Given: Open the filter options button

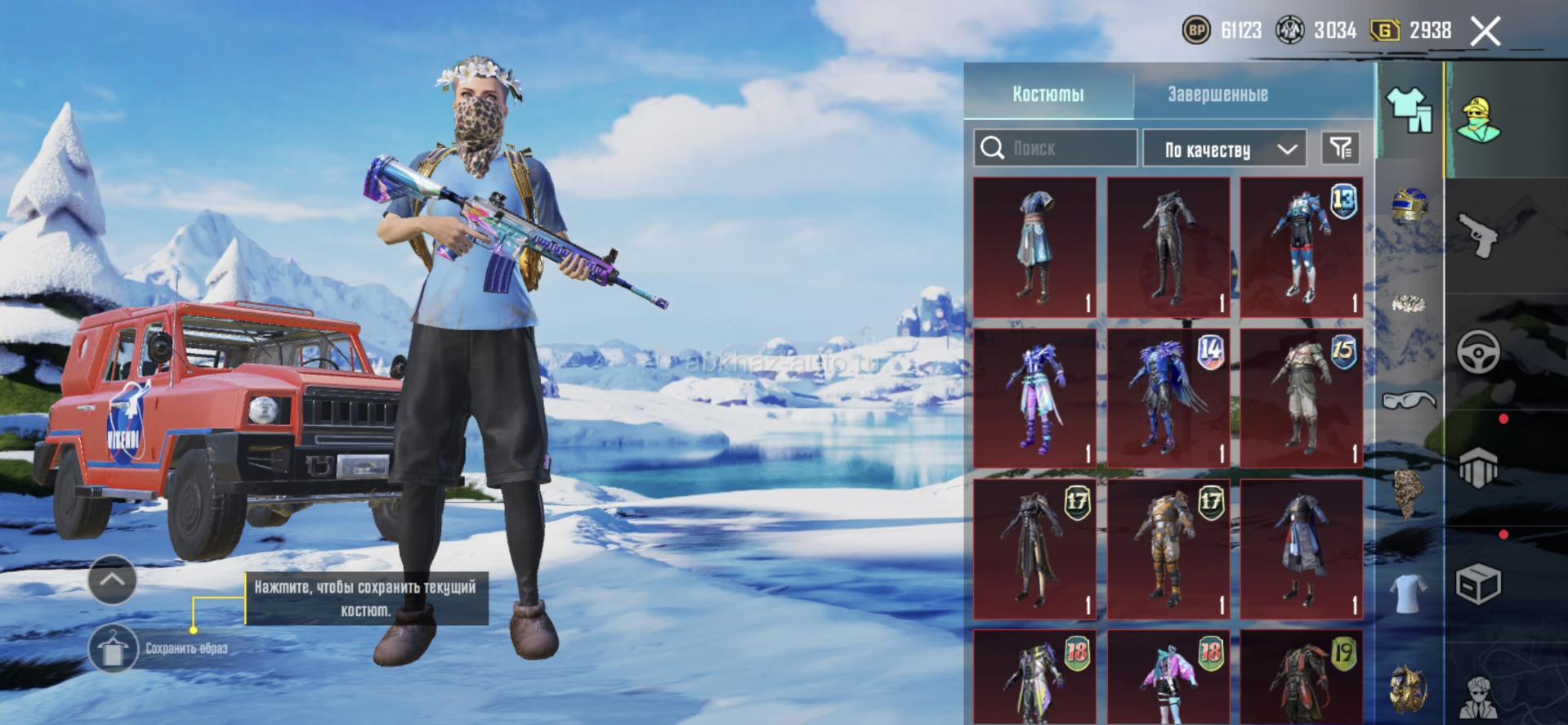Looking at the screenshot, I should coord(1340,148).
